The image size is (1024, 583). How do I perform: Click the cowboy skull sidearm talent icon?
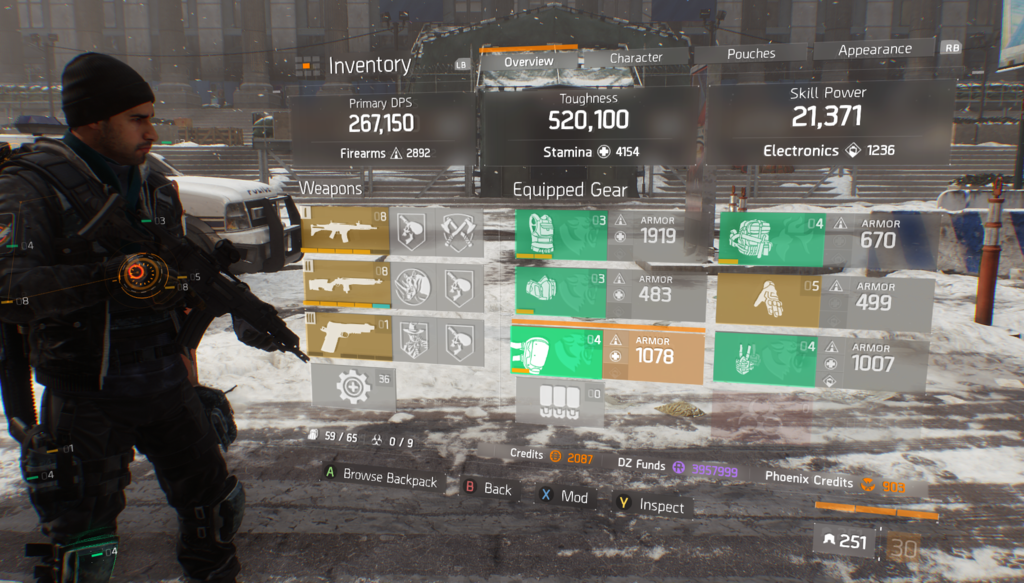(412, 340)
